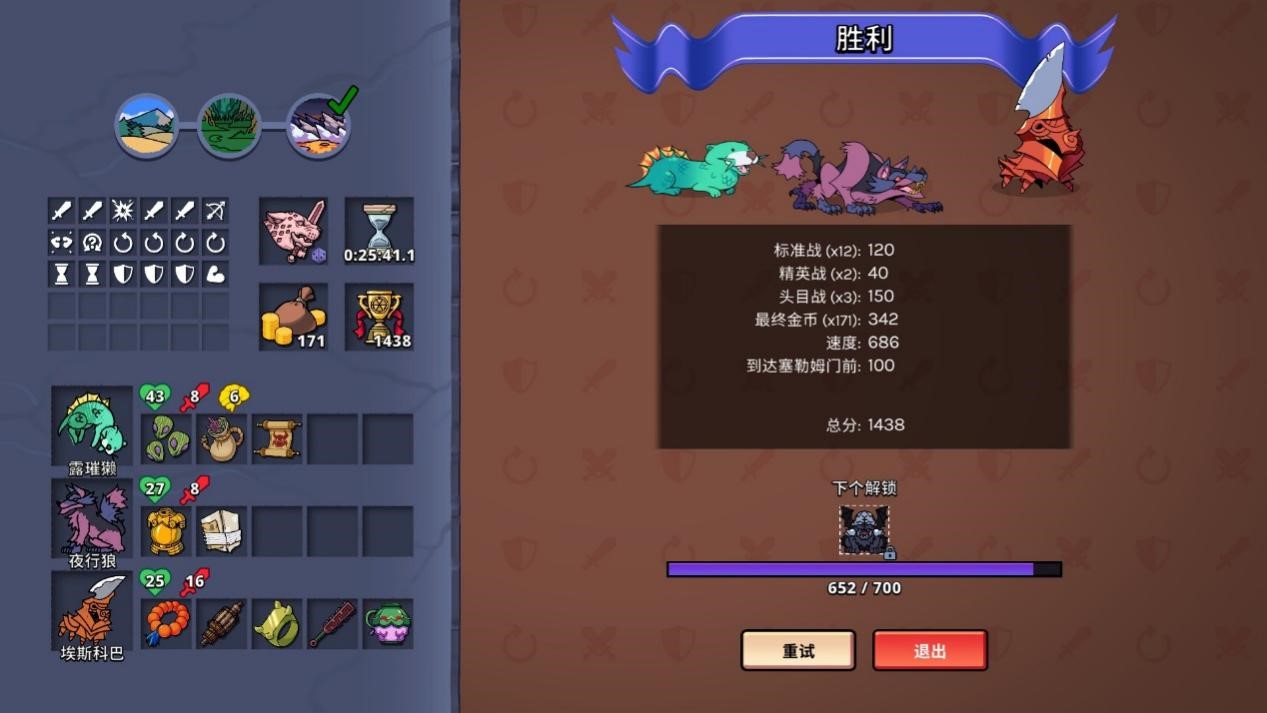The width and height of the screenshot is (1267, 713).
Task: Exit with the red 退出 button
Action: point(929,650)
